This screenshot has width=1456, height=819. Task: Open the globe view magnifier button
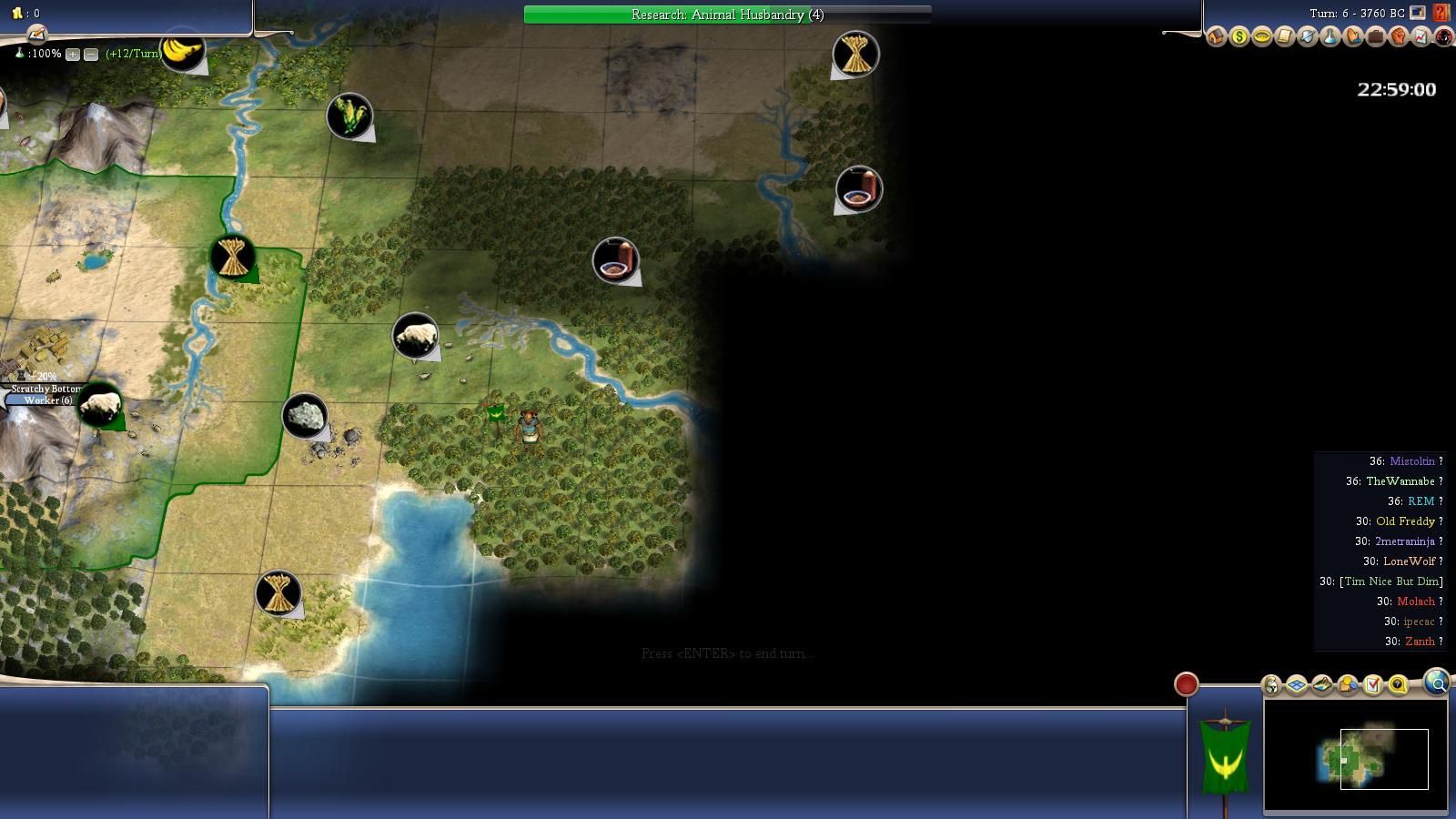(1437, 682)
